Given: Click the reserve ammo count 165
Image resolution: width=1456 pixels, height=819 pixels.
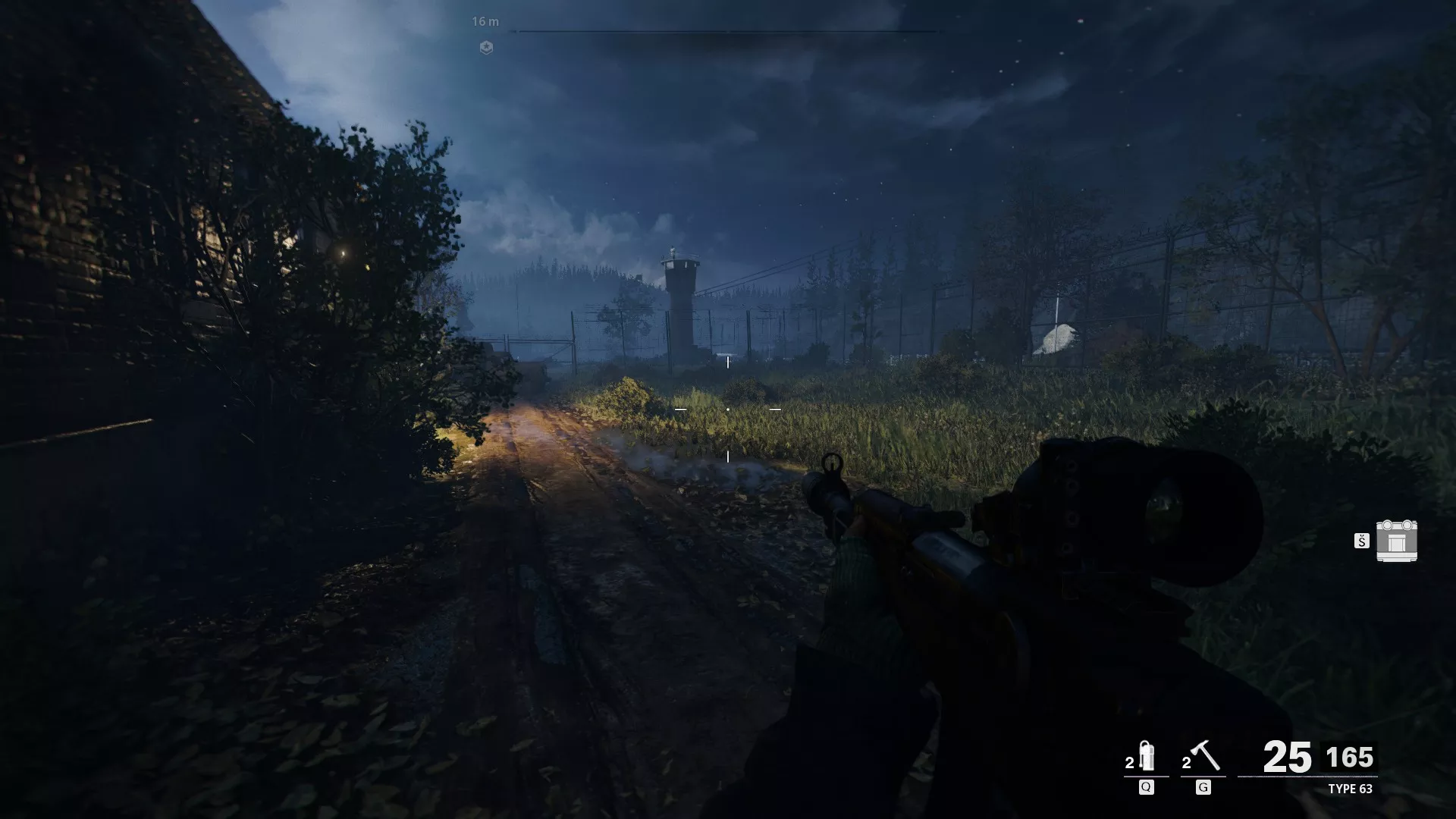Looking at the screenshot, I should tap(1351, 755).
